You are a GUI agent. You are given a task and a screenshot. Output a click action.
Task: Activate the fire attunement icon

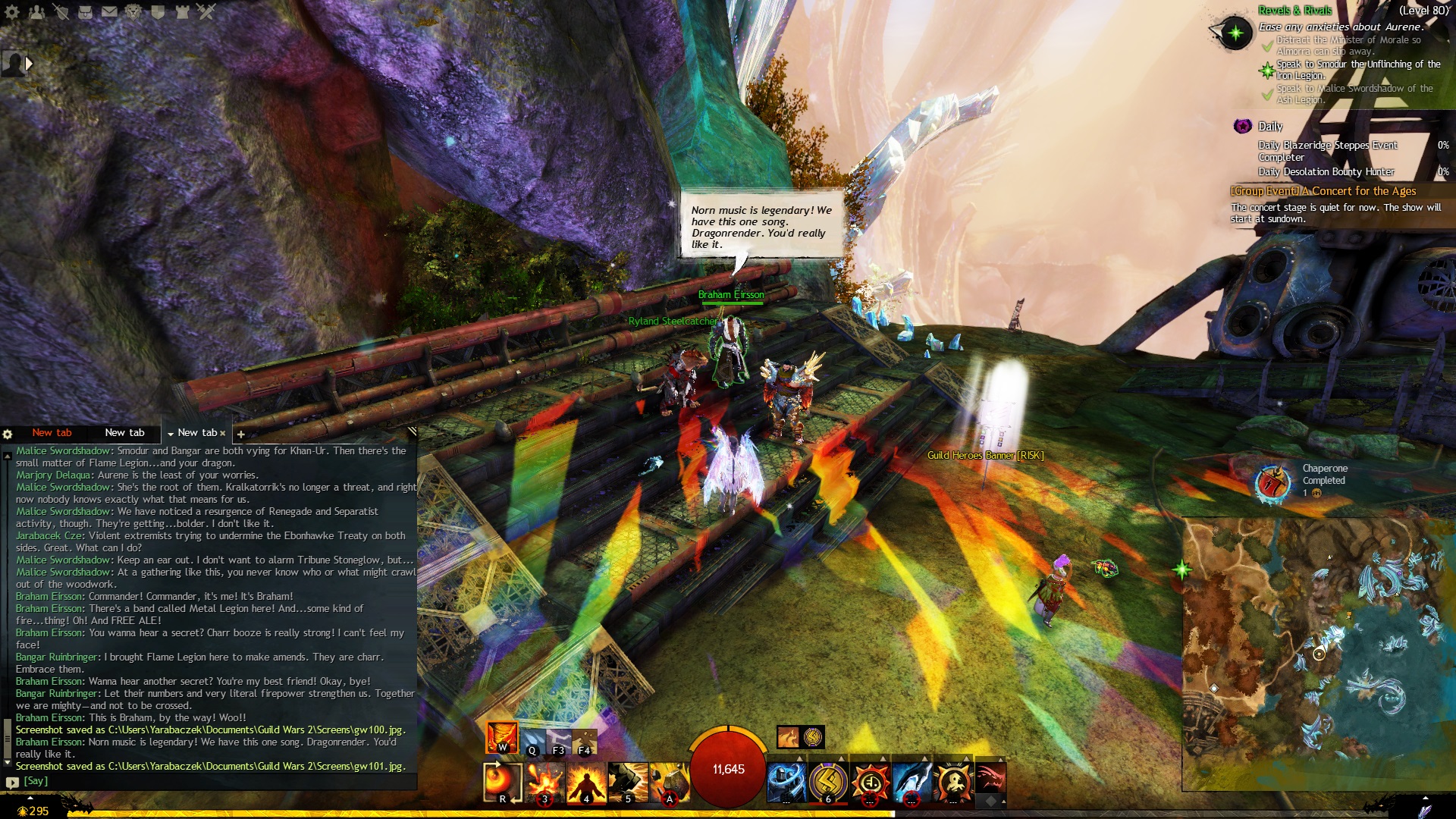pyautogui.click(x=502, y=737)
